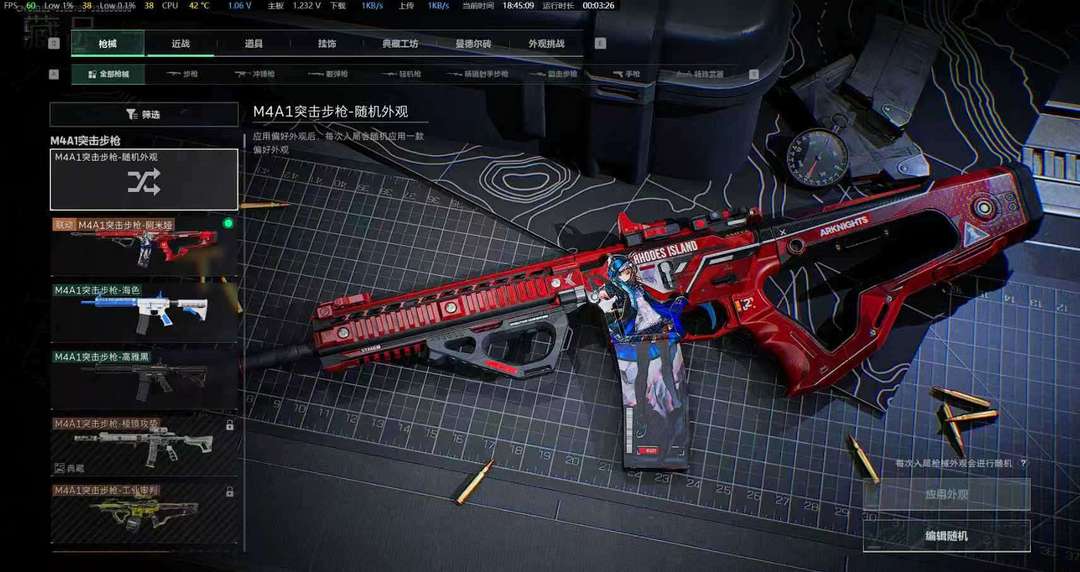The height and width of the screenshot is (572, 1080).
Task: Filter by 冲锋枪 (SMG) category
Action: click(255, 74)
